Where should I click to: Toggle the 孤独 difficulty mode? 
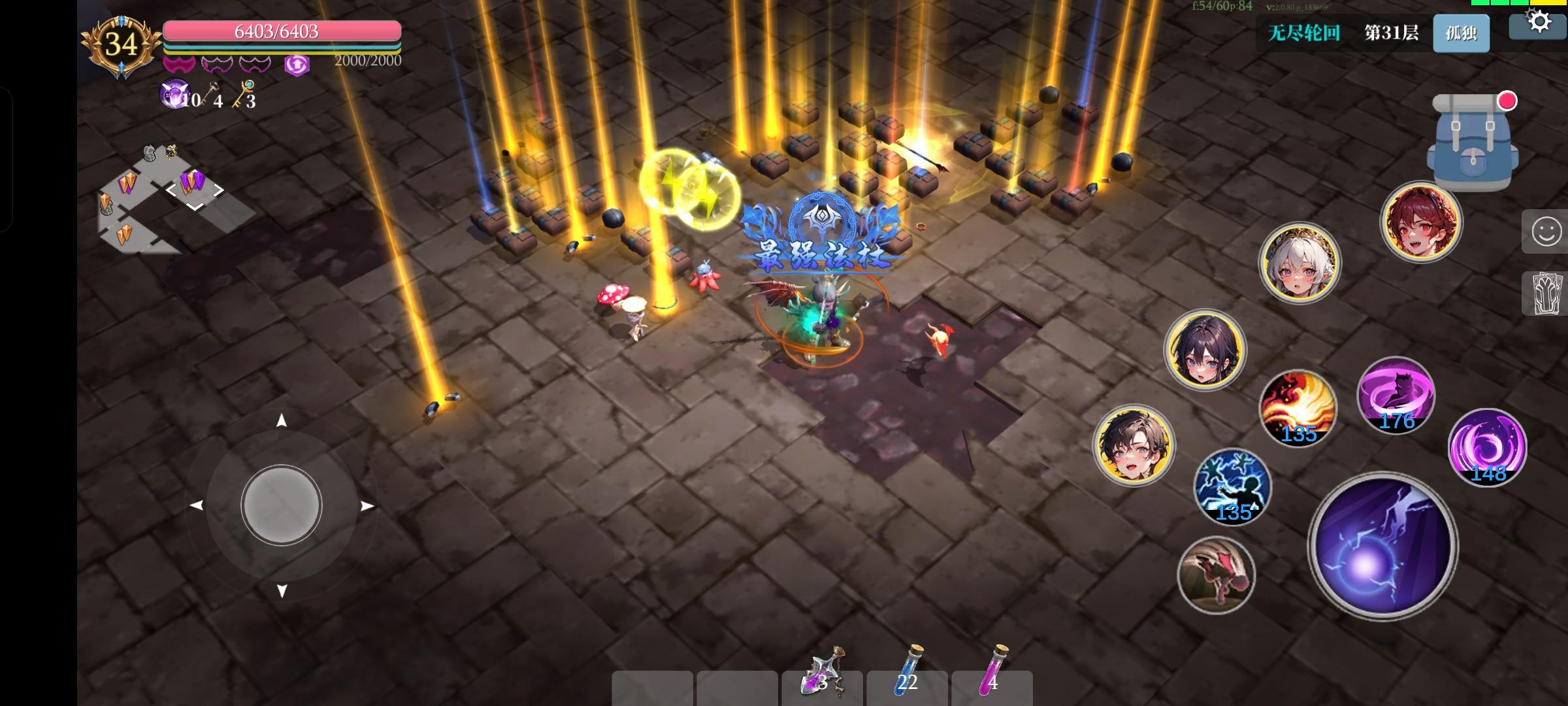[x=1461, y=33]
